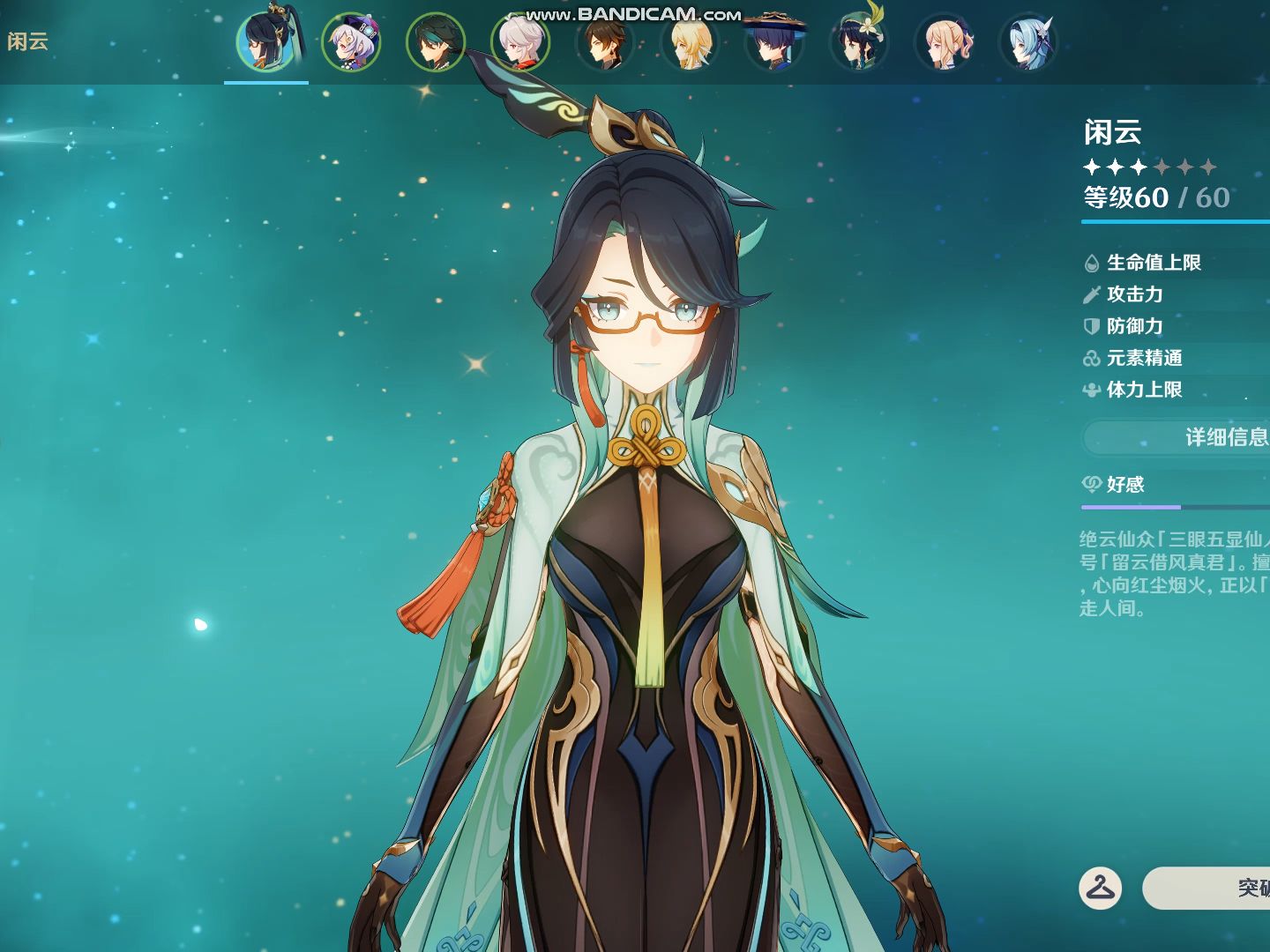This screenshot has height=952, width=1270.
Task: View the 好感 friendship level row
Action: coord(1173,485)
